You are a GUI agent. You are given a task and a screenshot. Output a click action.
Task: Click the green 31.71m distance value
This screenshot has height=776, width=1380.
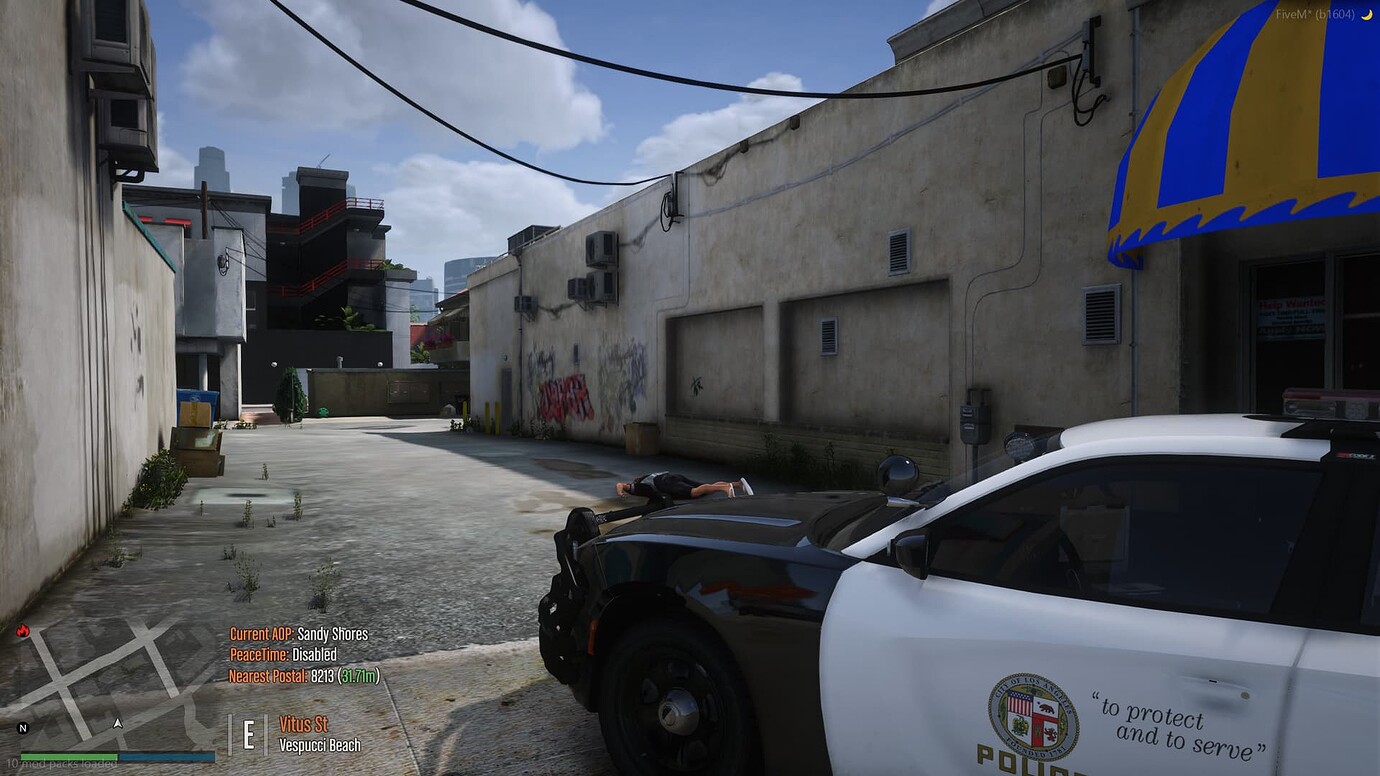(x=357, y=676)
